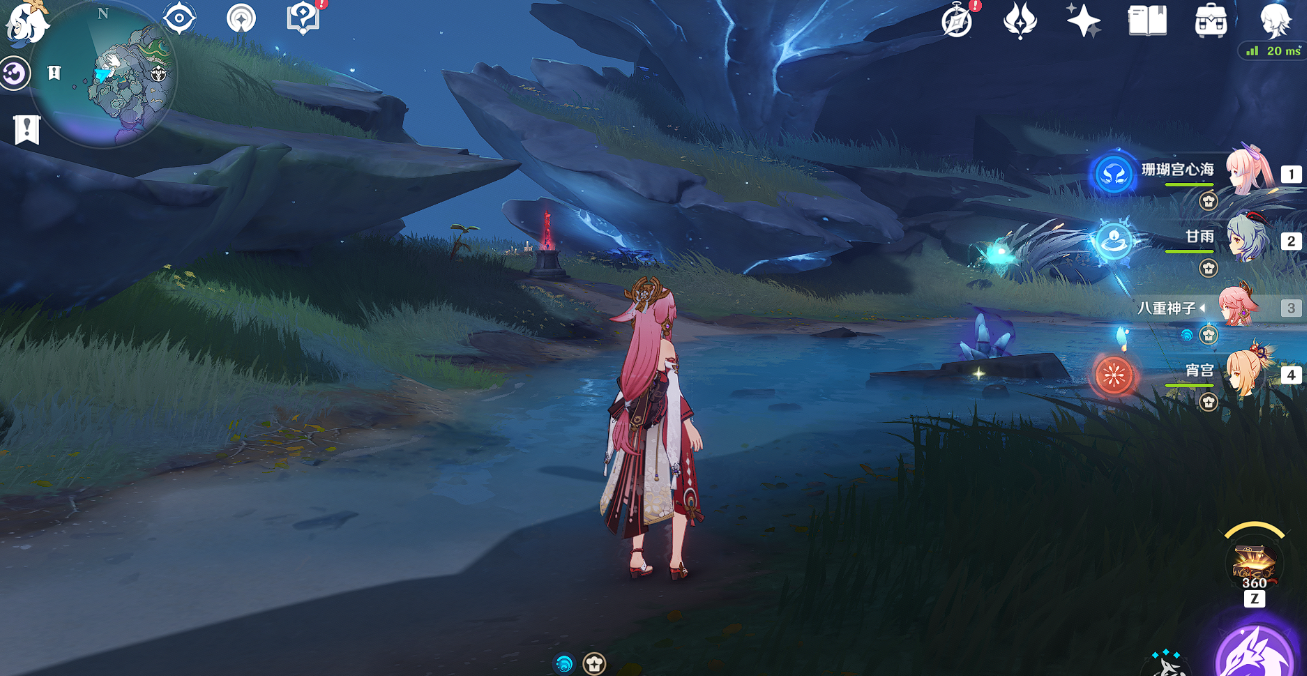Open the tutorial book with question mark

[x=301, y=18]
